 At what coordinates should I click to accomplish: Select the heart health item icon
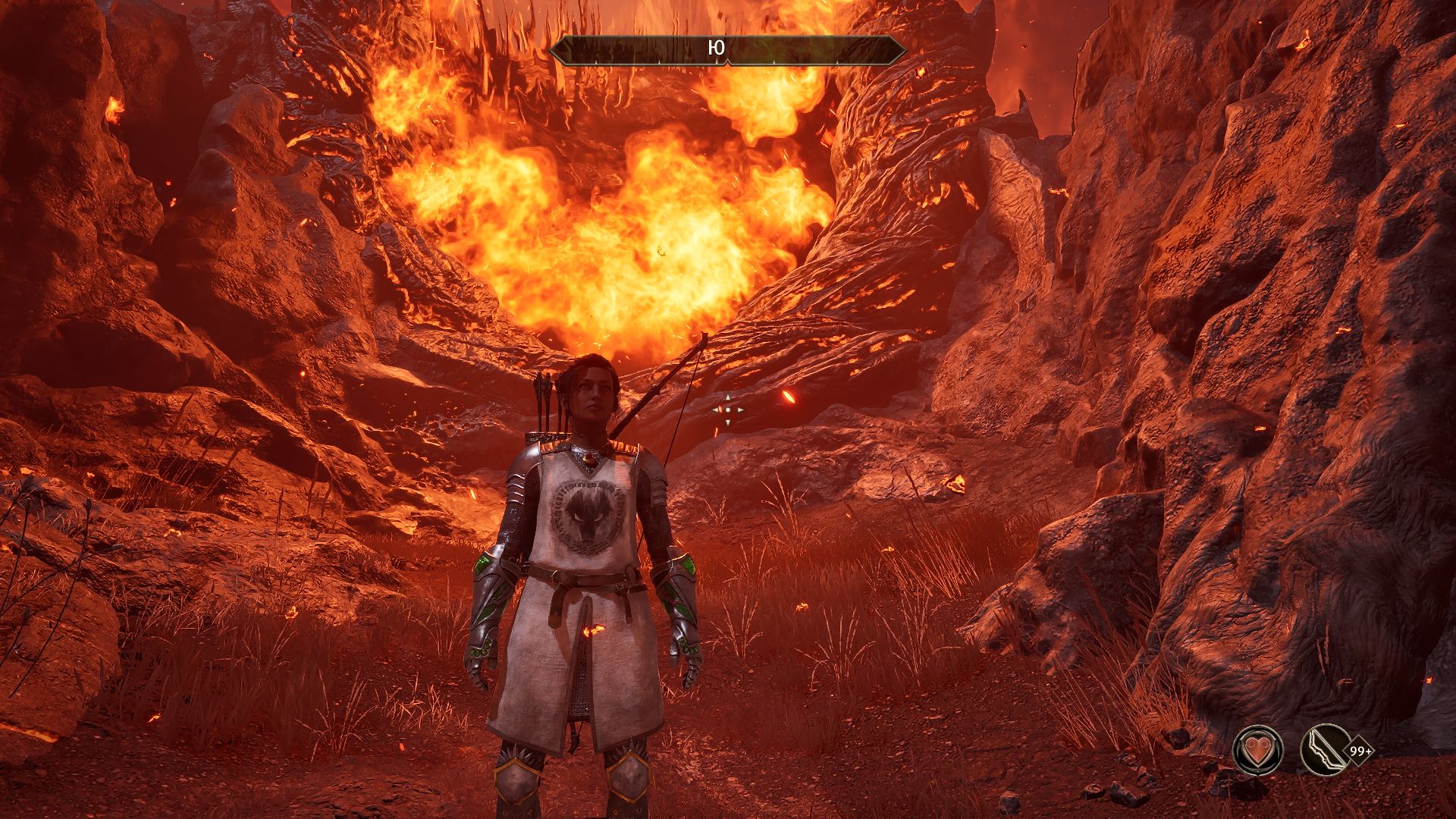tap(1257, 751)
